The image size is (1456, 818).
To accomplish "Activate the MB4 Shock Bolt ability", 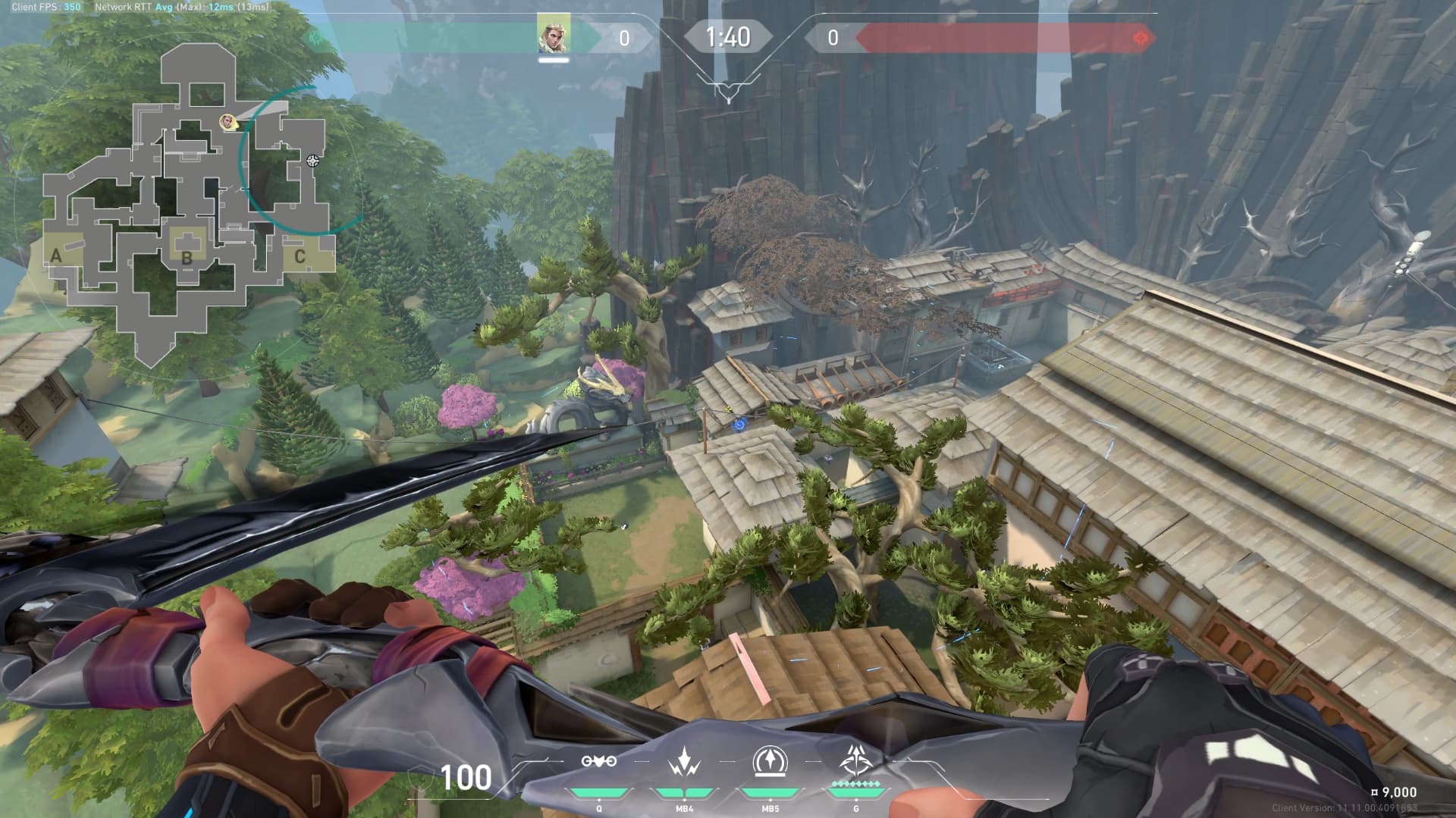I will click(684, 761).
